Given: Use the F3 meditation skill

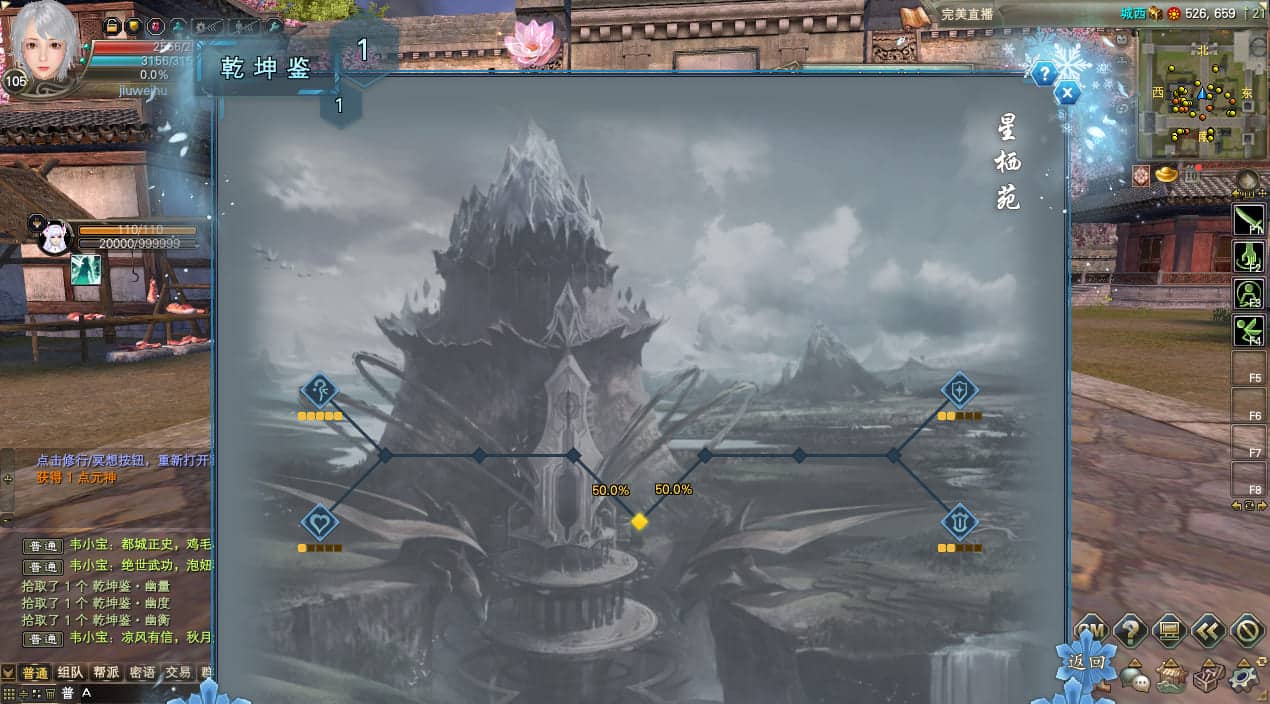Looking at the screenshot, I should click(1249, 294).
